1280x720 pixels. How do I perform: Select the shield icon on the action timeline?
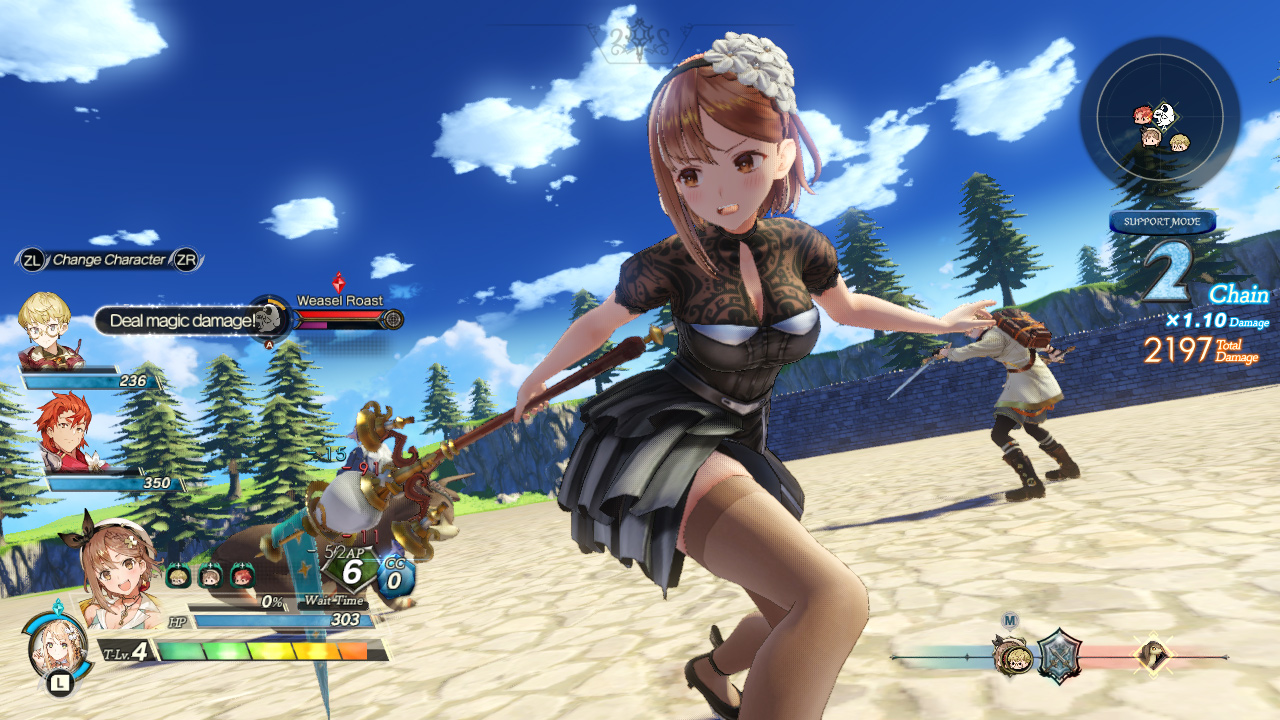tap(1058, 655)
